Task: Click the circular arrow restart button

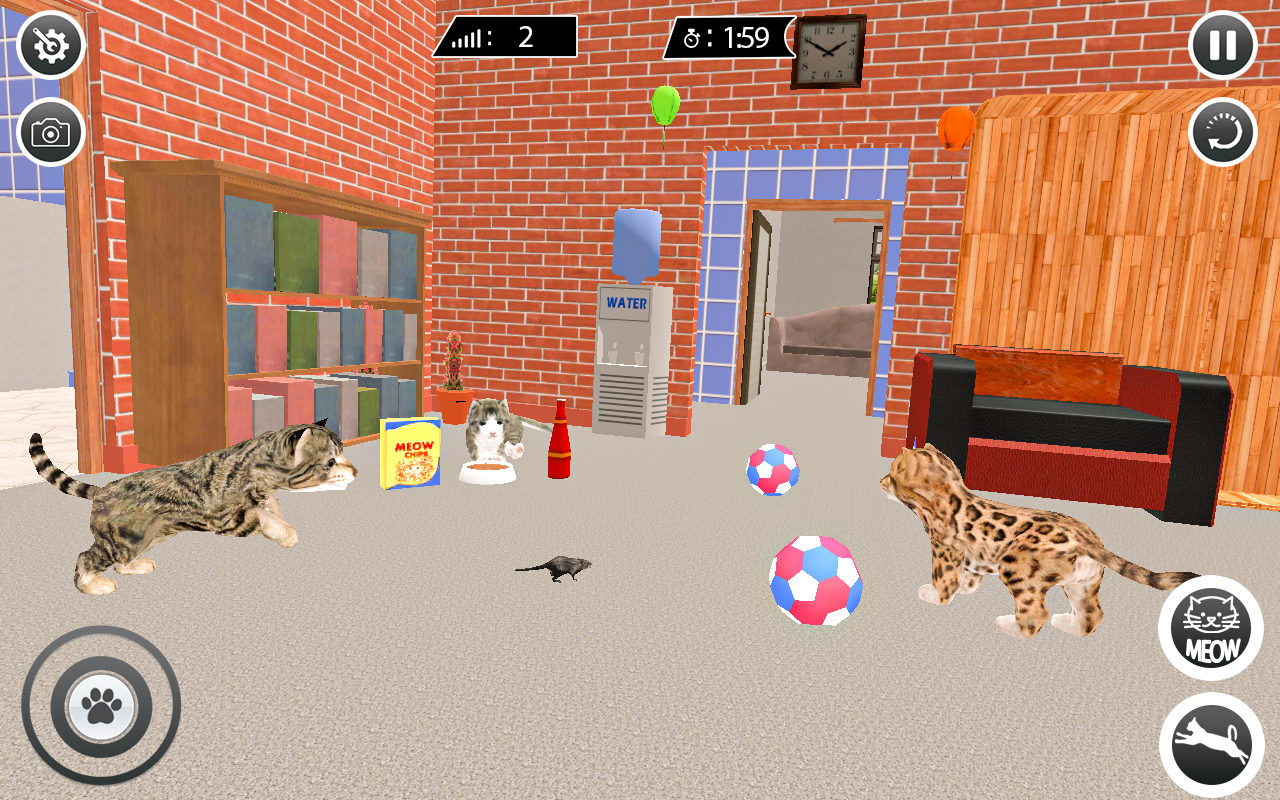Action: 1222,131
